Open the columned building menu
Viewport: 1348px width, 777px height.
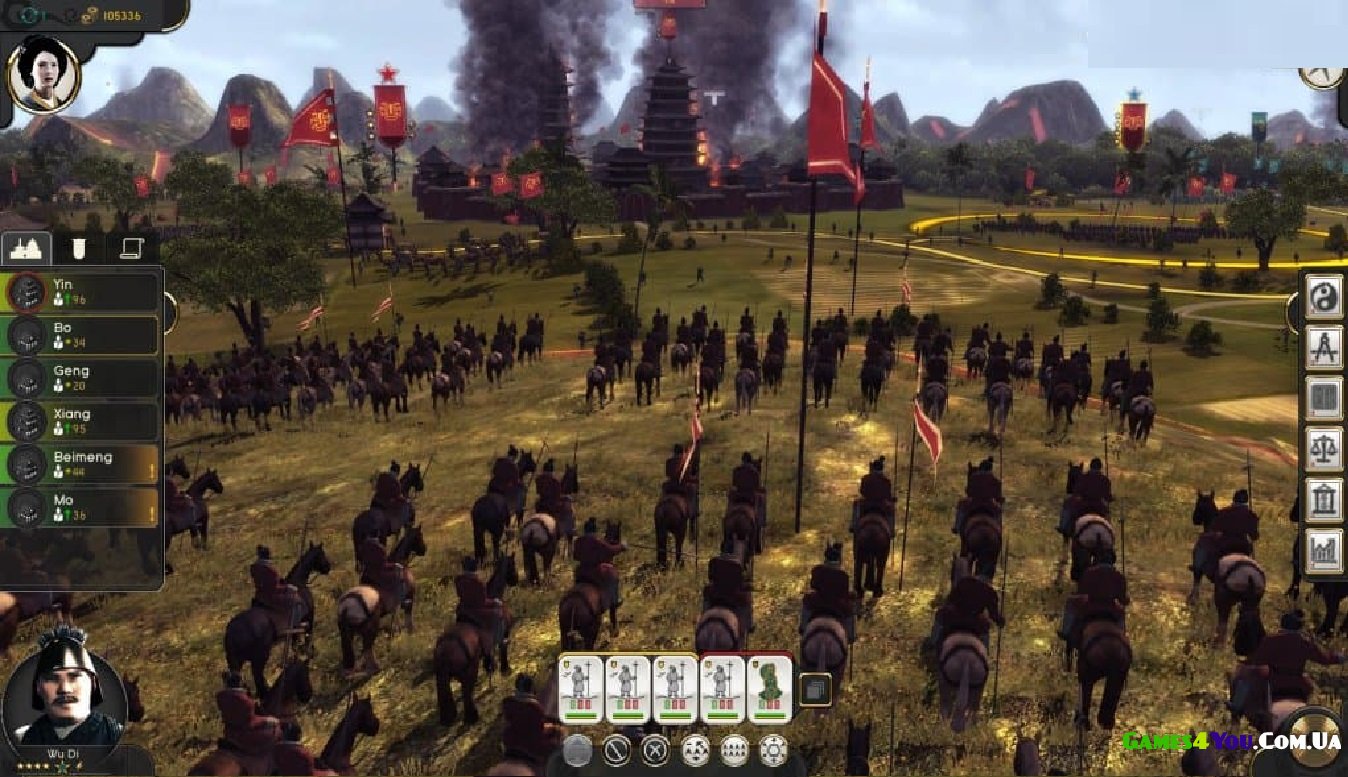(1324, 500)
